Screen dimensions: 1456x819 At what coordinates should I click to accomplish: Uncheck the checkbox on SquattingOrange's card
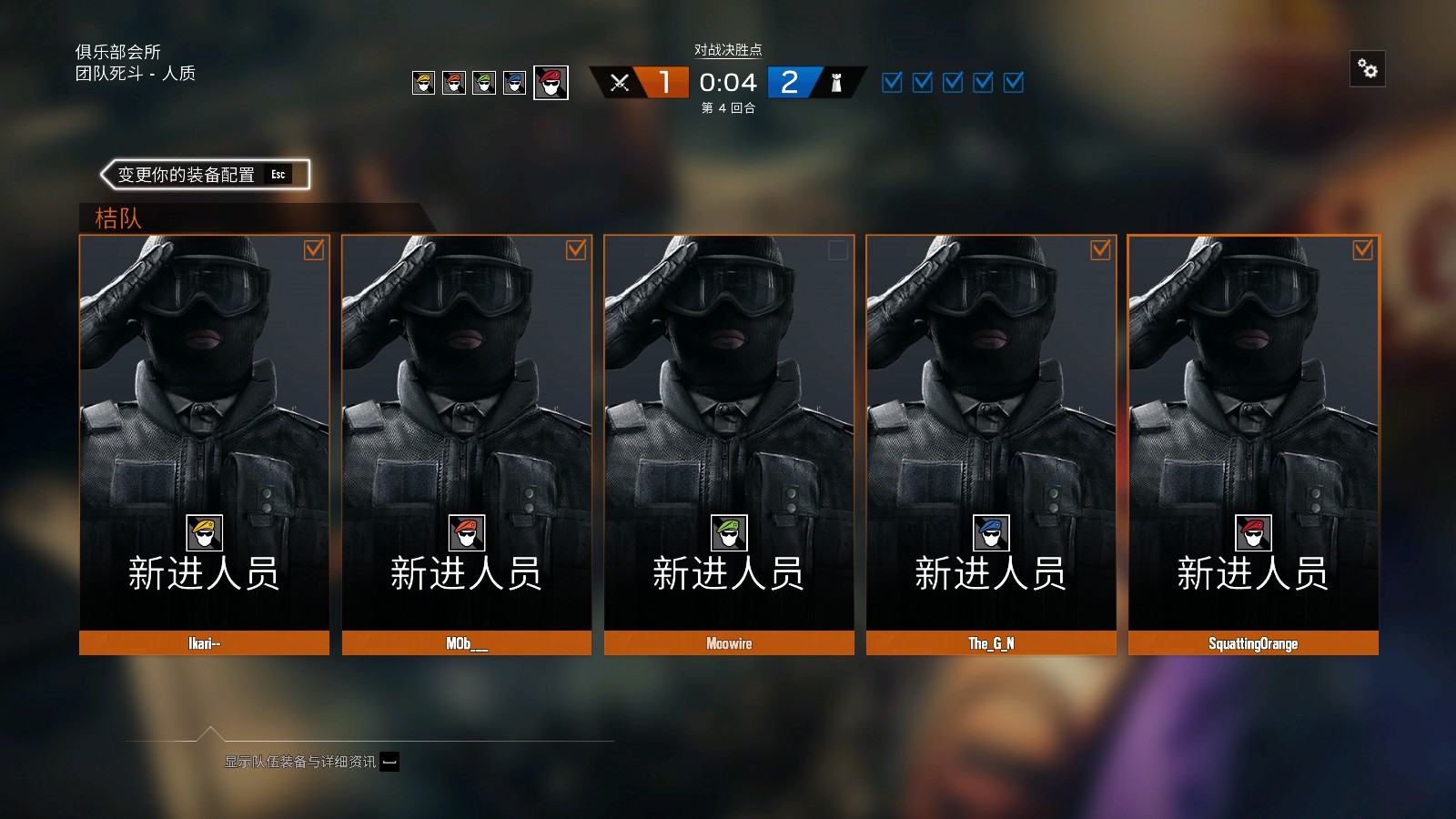[1362, 250]
